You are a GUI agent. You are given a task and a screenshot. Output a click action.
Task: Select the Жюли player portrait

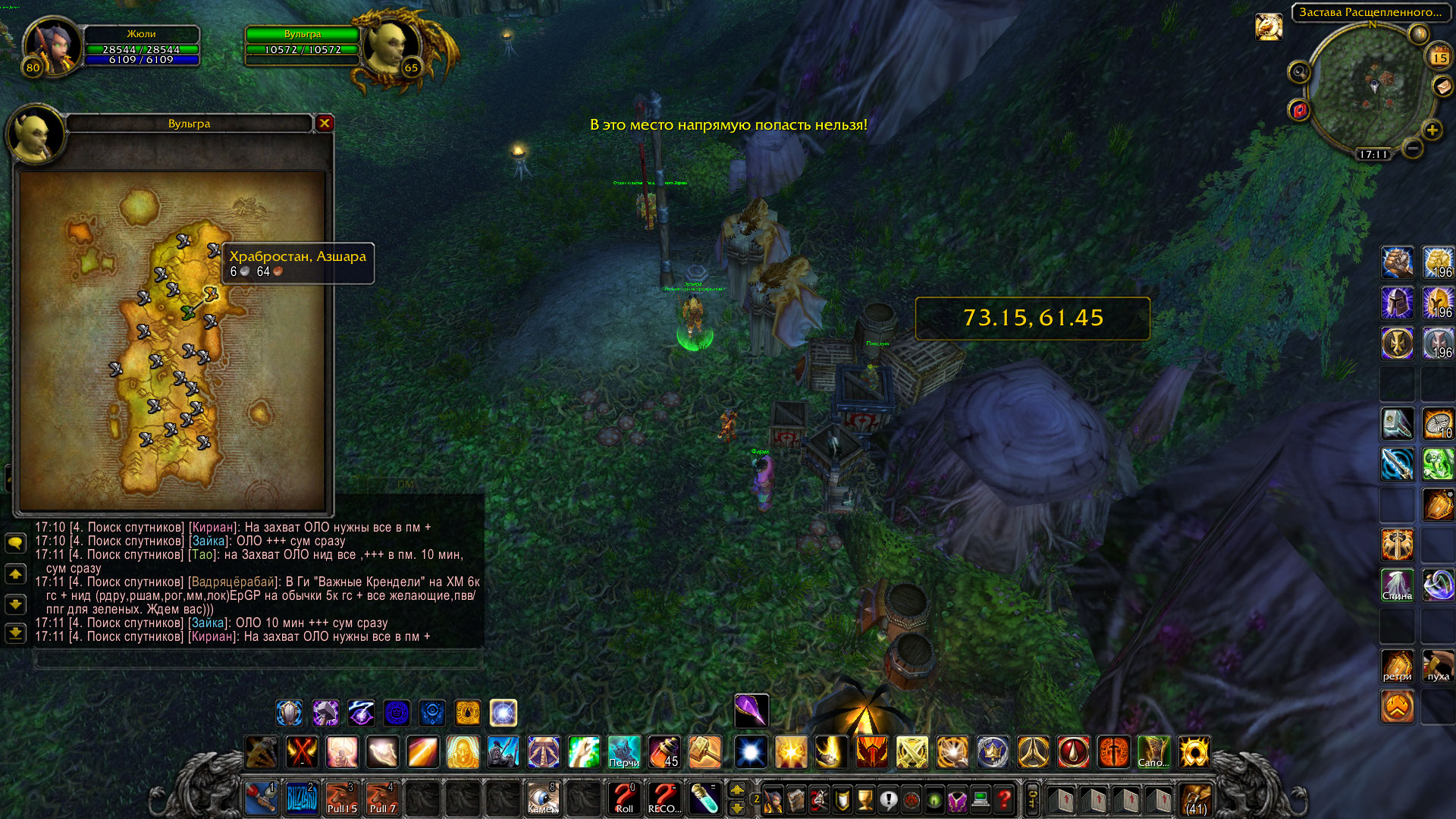[52, 47]
